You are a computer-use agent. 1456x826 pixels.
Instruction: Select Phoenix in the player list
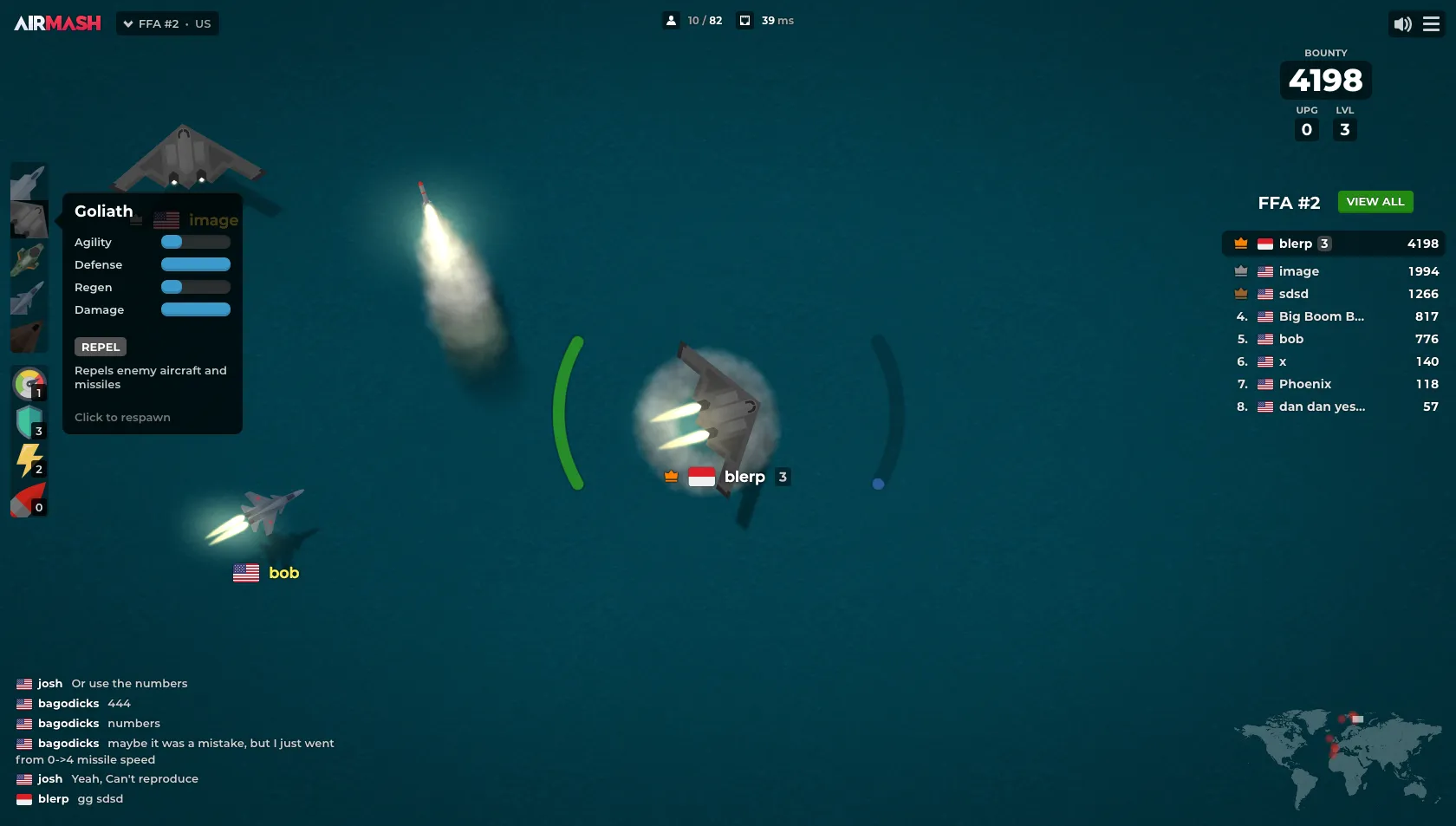pyautogui.click(x=1304, y=384)
